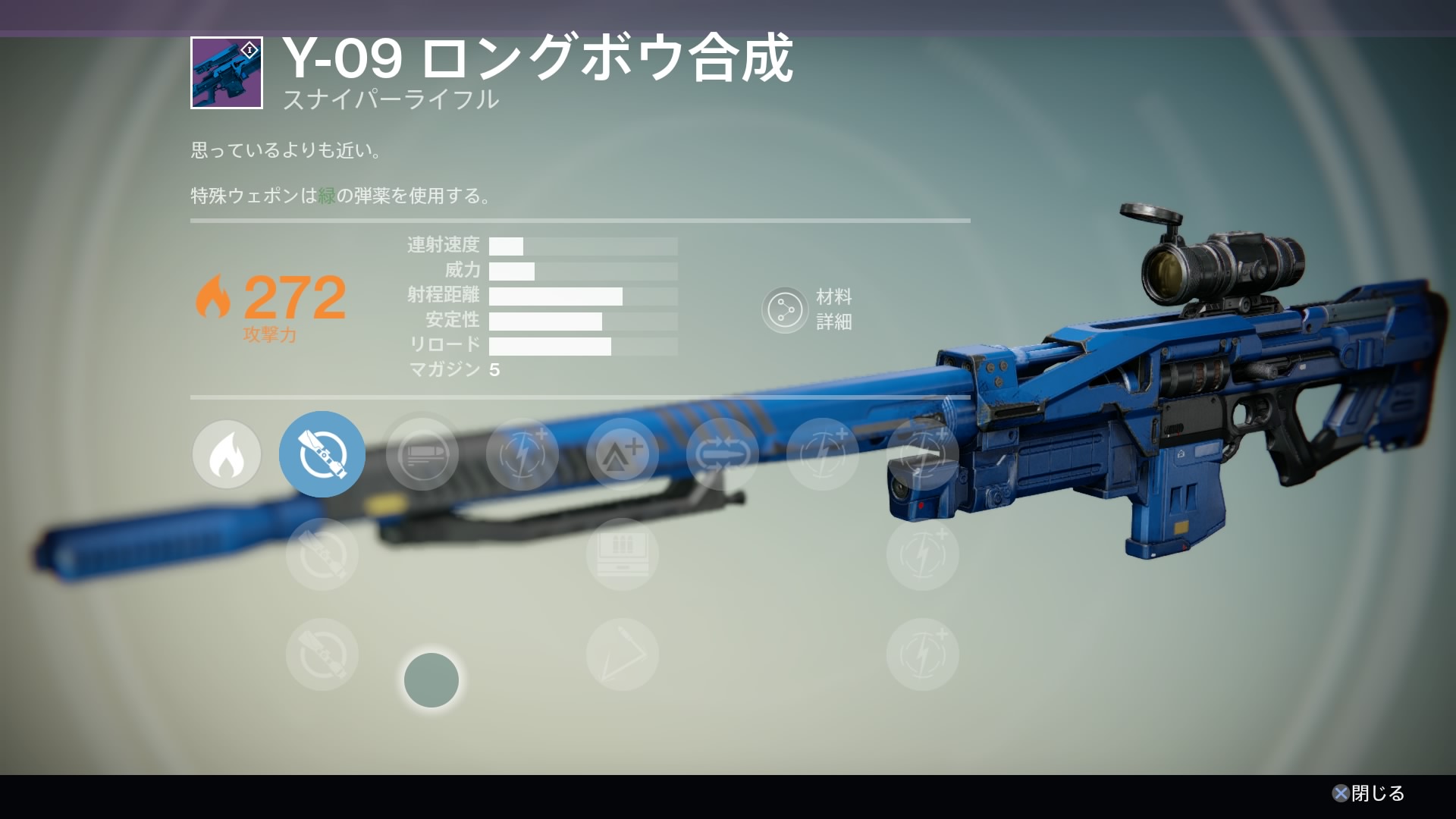The width and height of the screenshot is (1456, 819).
Task: Select the single bullet perk node
Action: coord(422,454)
